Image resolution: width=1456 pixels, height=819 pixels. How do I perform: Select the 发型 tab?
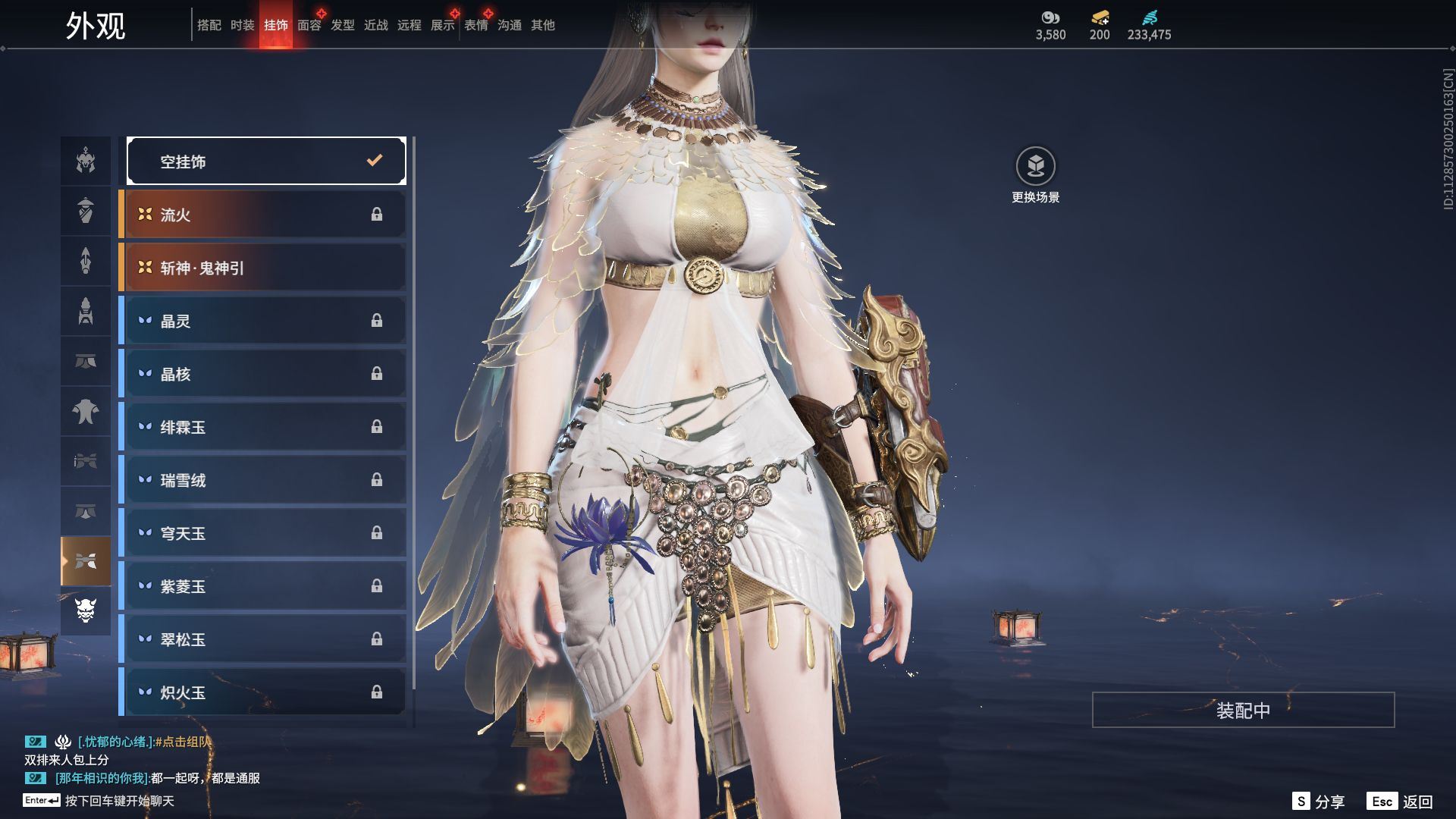[x=343, y=25]
